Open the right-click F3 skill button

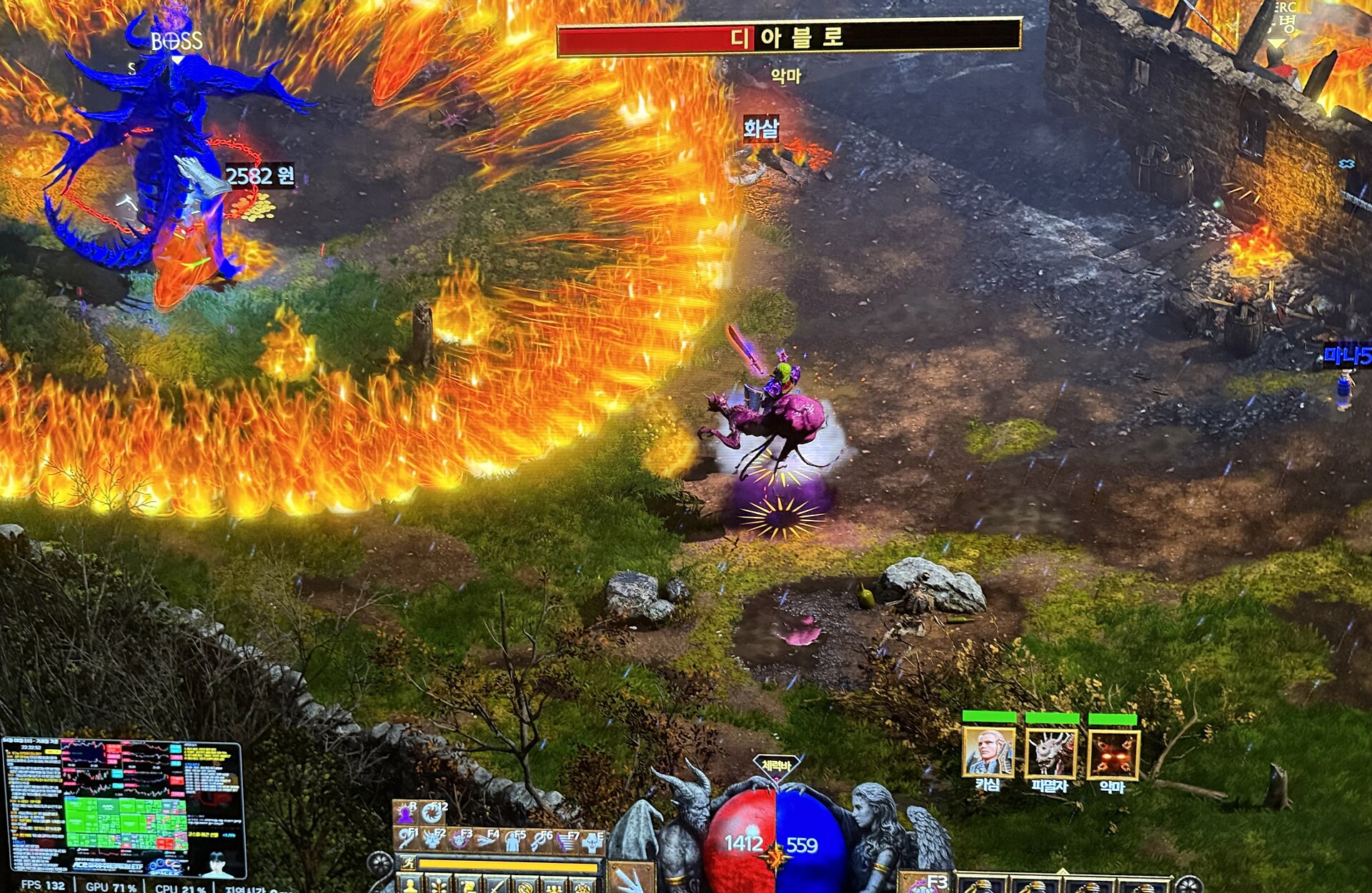pyautogui.click(x=924, y=882)
